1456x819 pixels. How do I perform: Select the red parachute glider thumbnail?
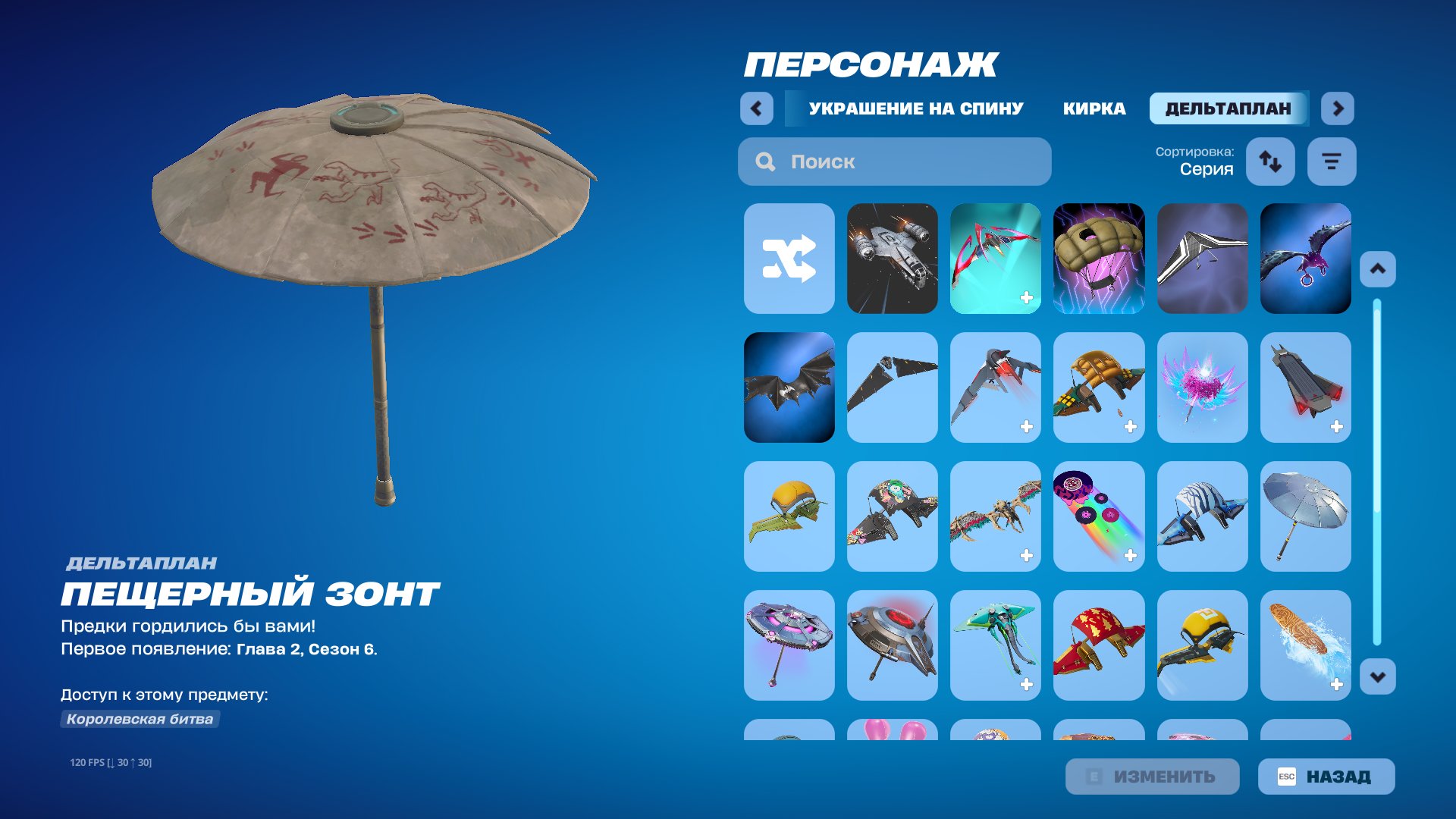(x=1099, y=645)
